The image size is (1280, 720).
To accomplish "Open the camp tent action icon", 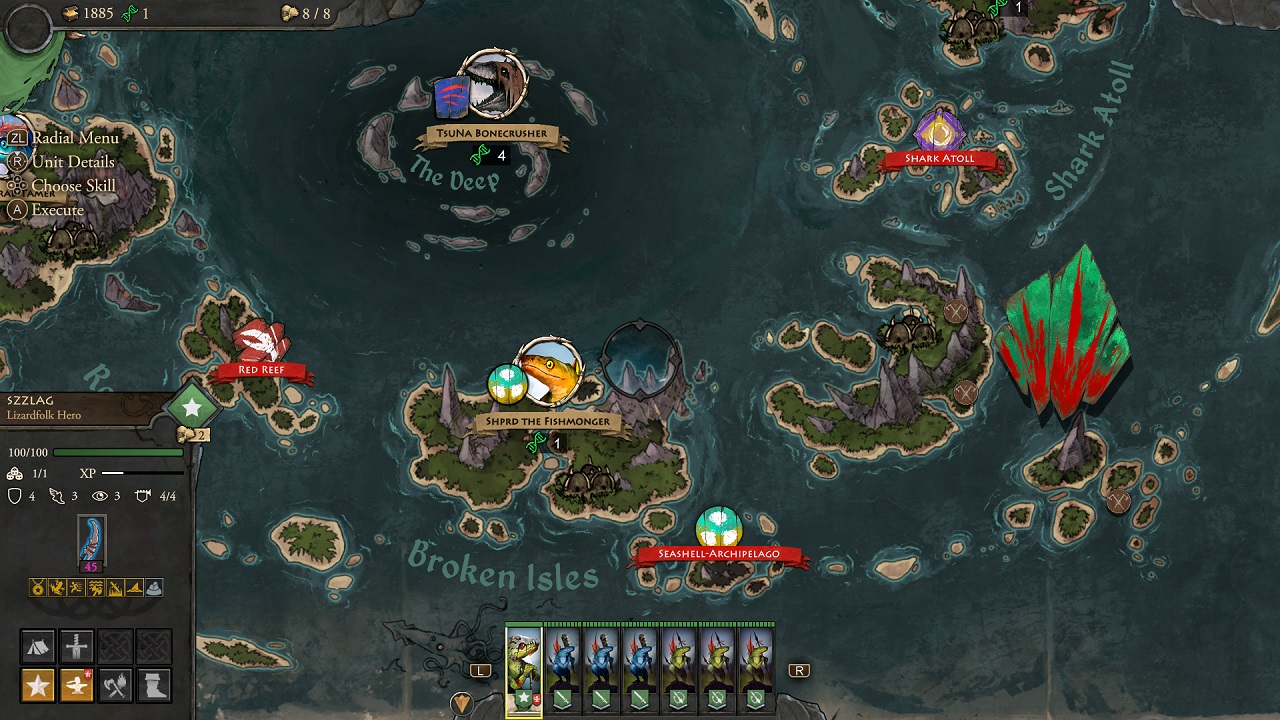I will (38, 646).
